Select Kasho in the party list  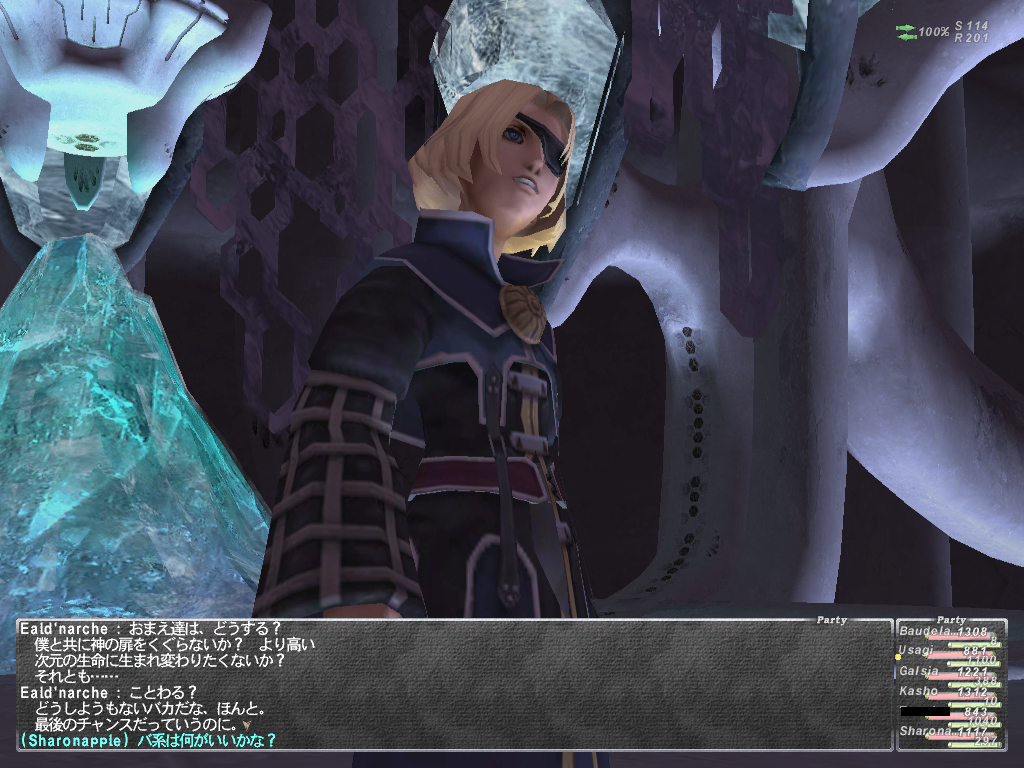click(x=918, y=691)
